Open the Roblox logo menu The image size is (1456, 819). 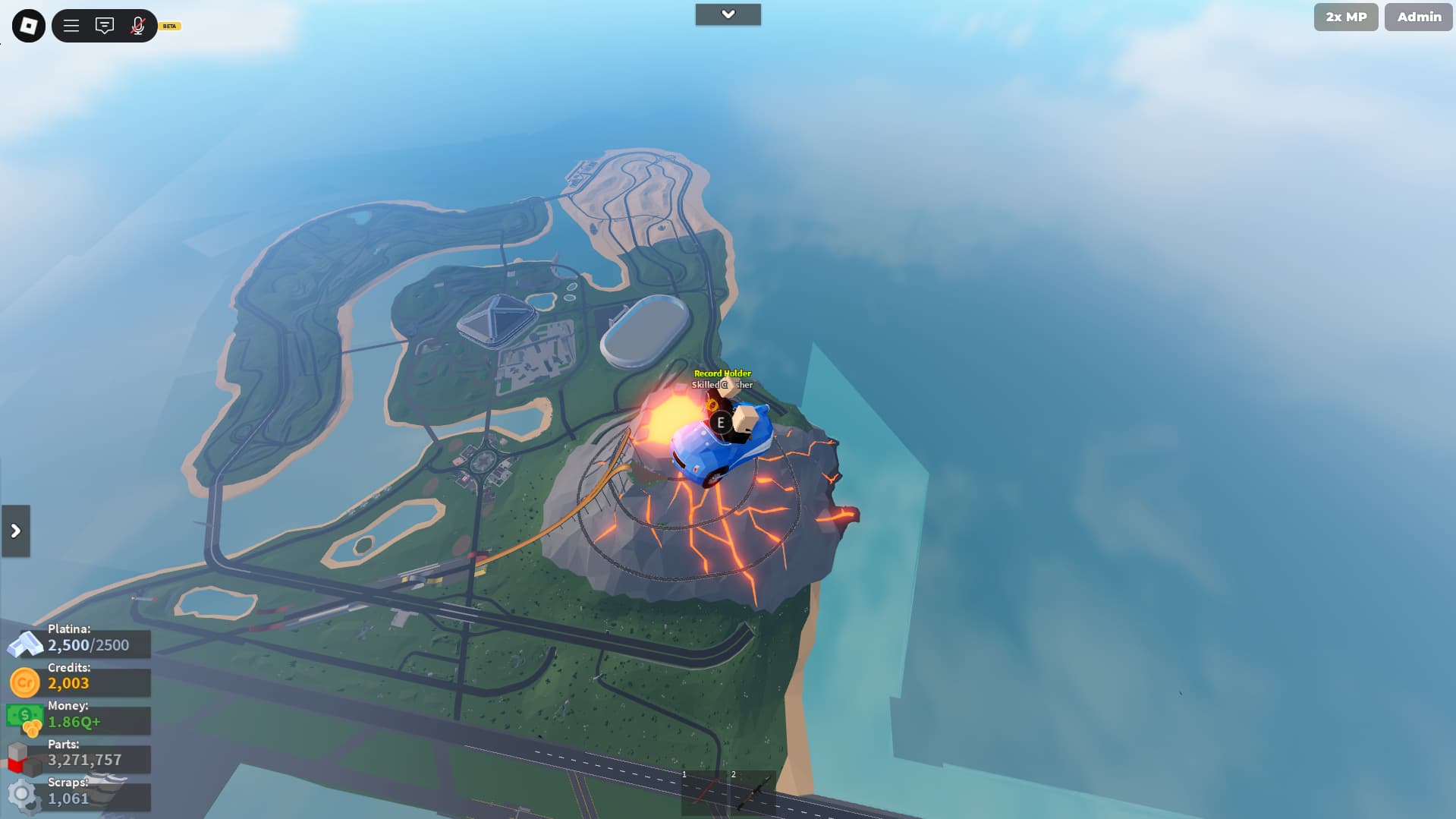pos(29,26)
